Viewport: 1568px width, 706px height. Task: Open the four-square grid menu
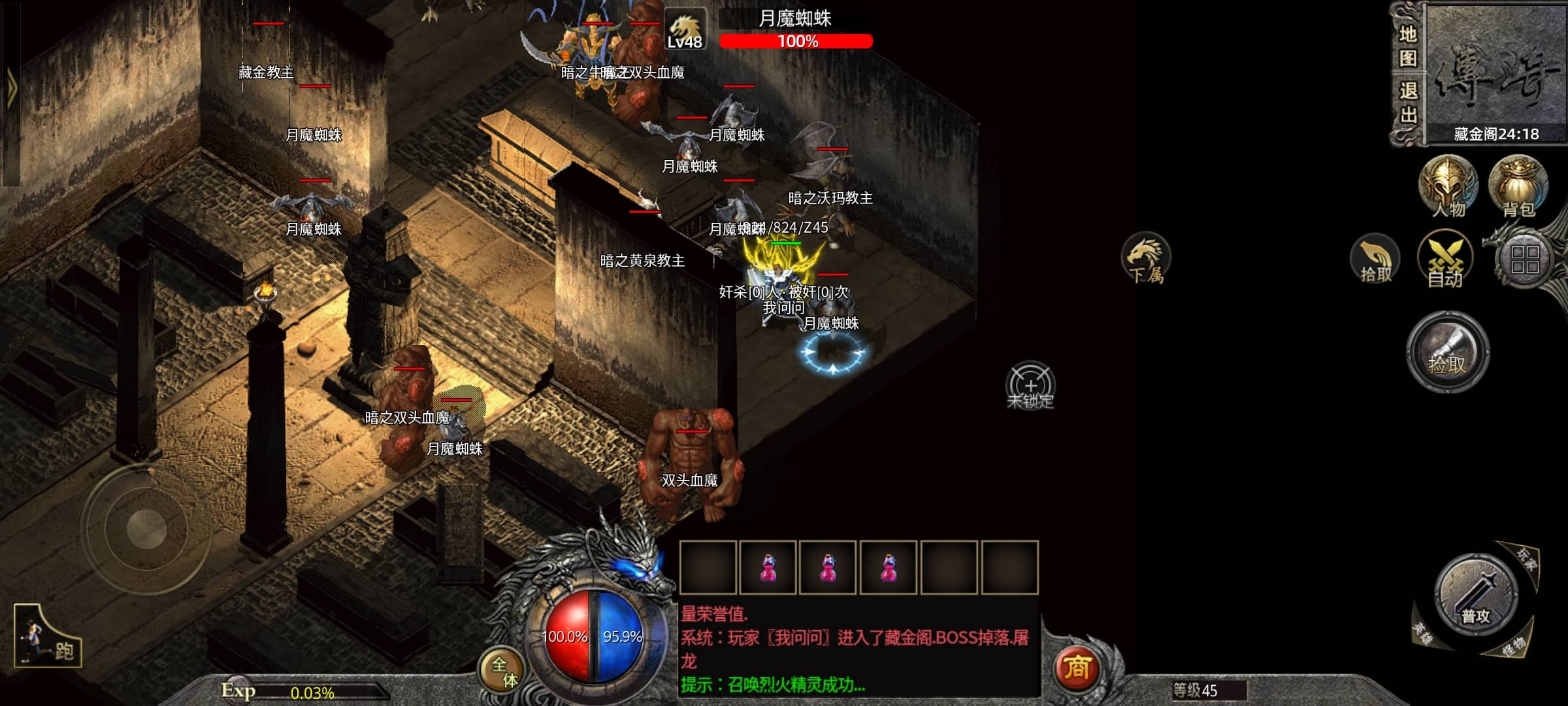click(x=1525, y=260)
